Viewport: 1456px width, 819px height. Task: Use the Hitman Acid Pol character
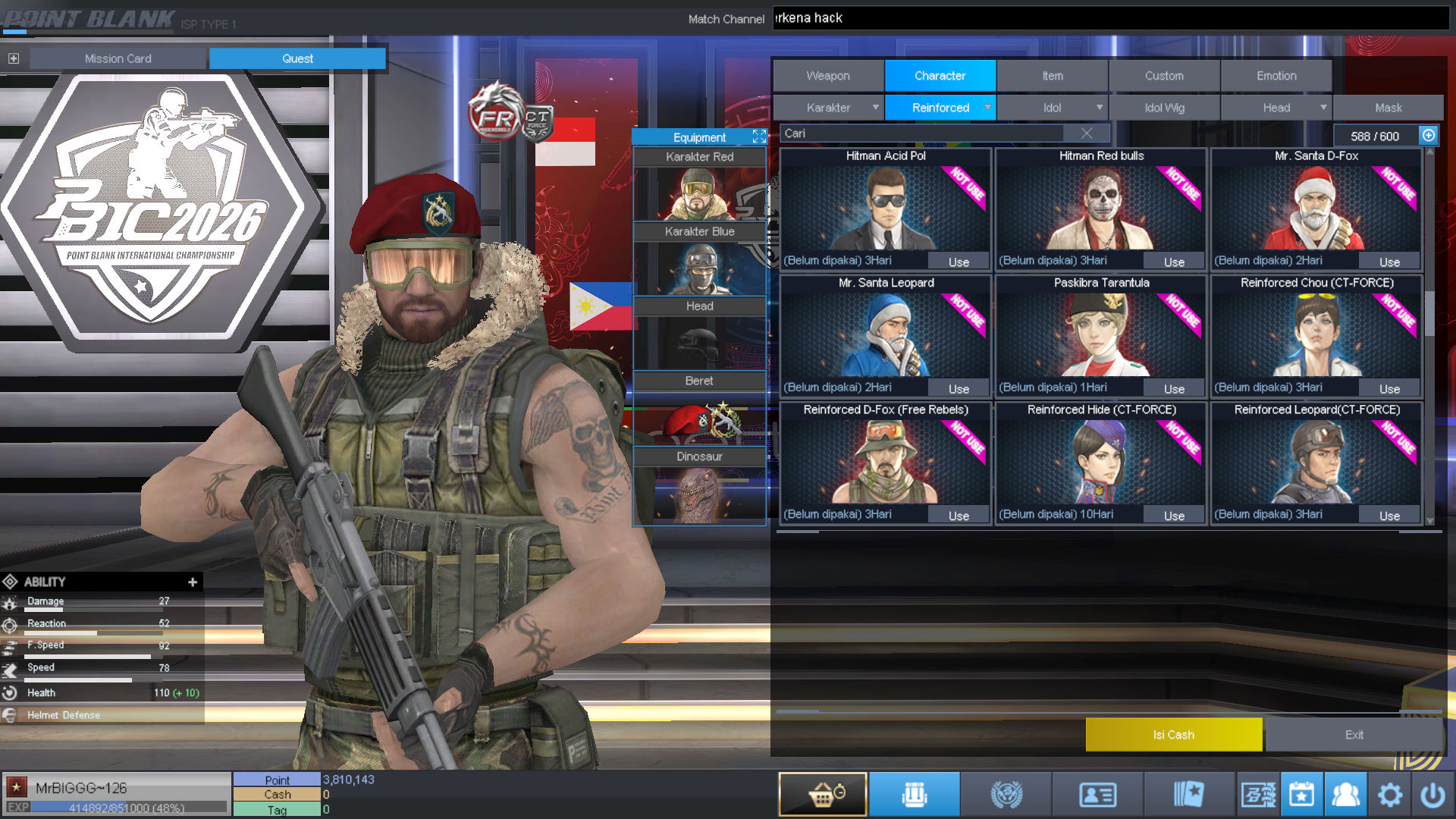[x=959, y=262]
